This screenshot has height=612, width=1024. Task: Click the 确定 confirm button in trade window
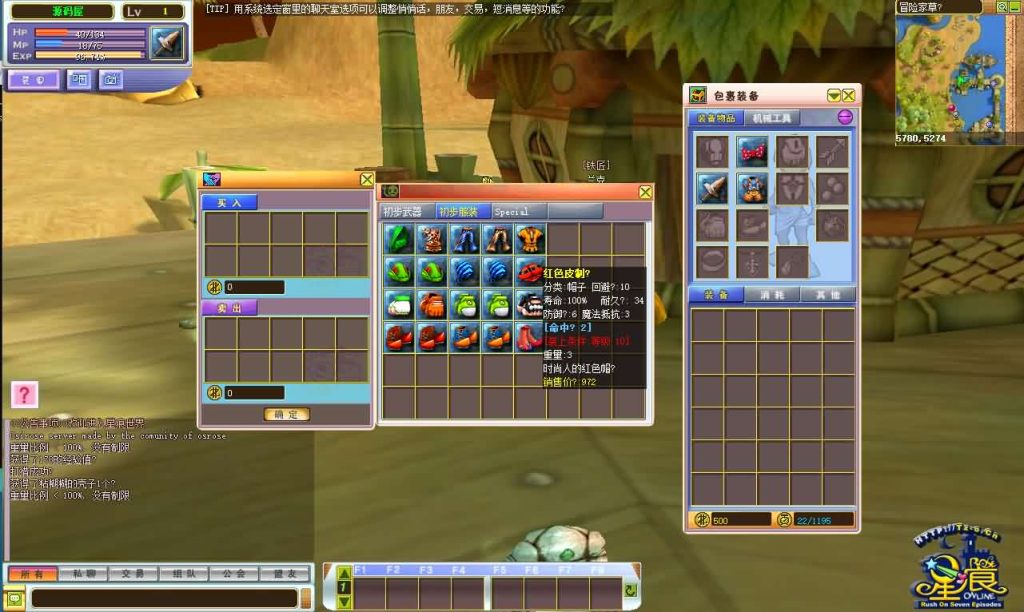(287, 414)
